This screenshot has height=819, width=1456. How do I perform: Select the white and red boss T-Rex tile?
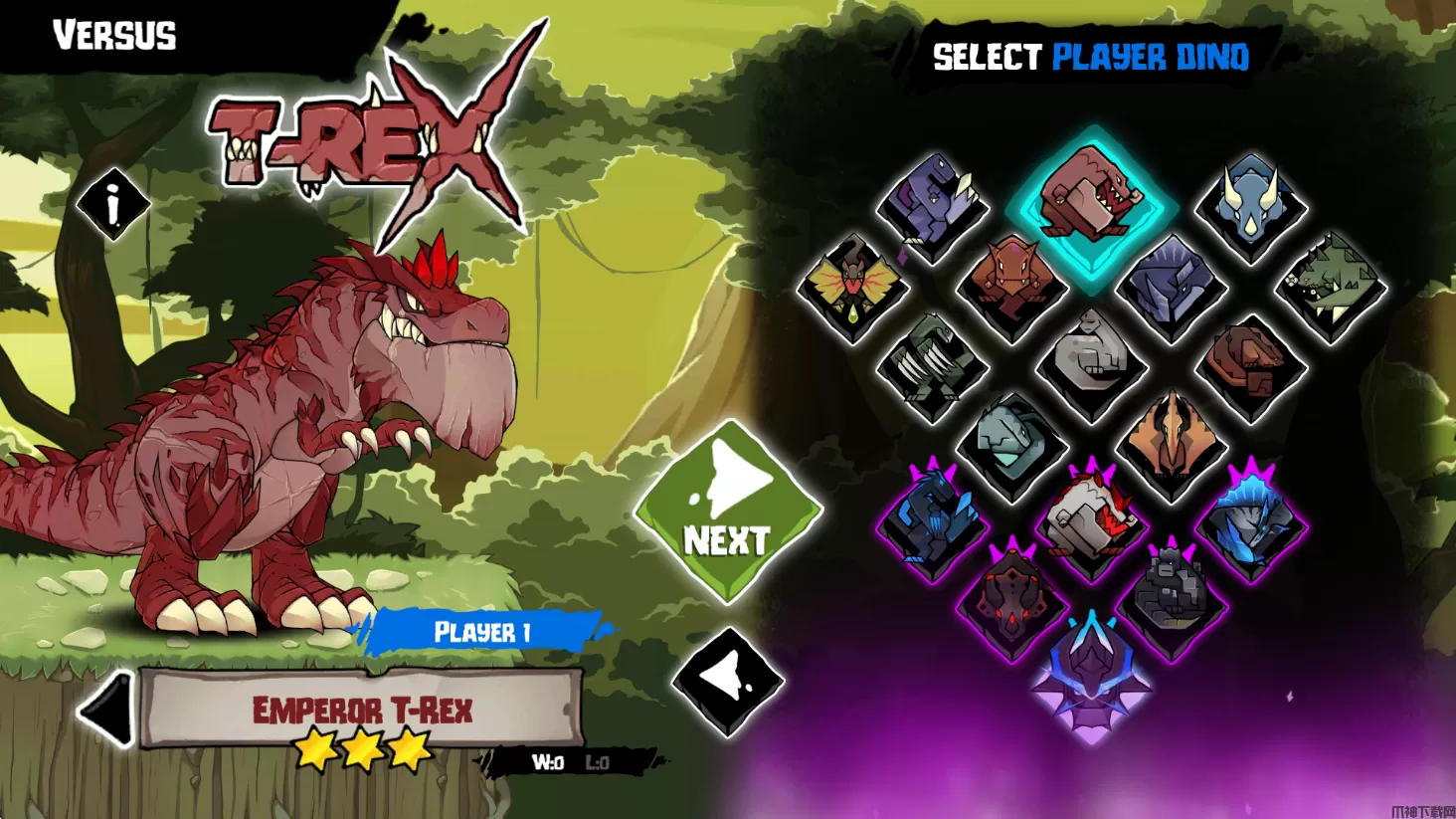coord(1091,523)
